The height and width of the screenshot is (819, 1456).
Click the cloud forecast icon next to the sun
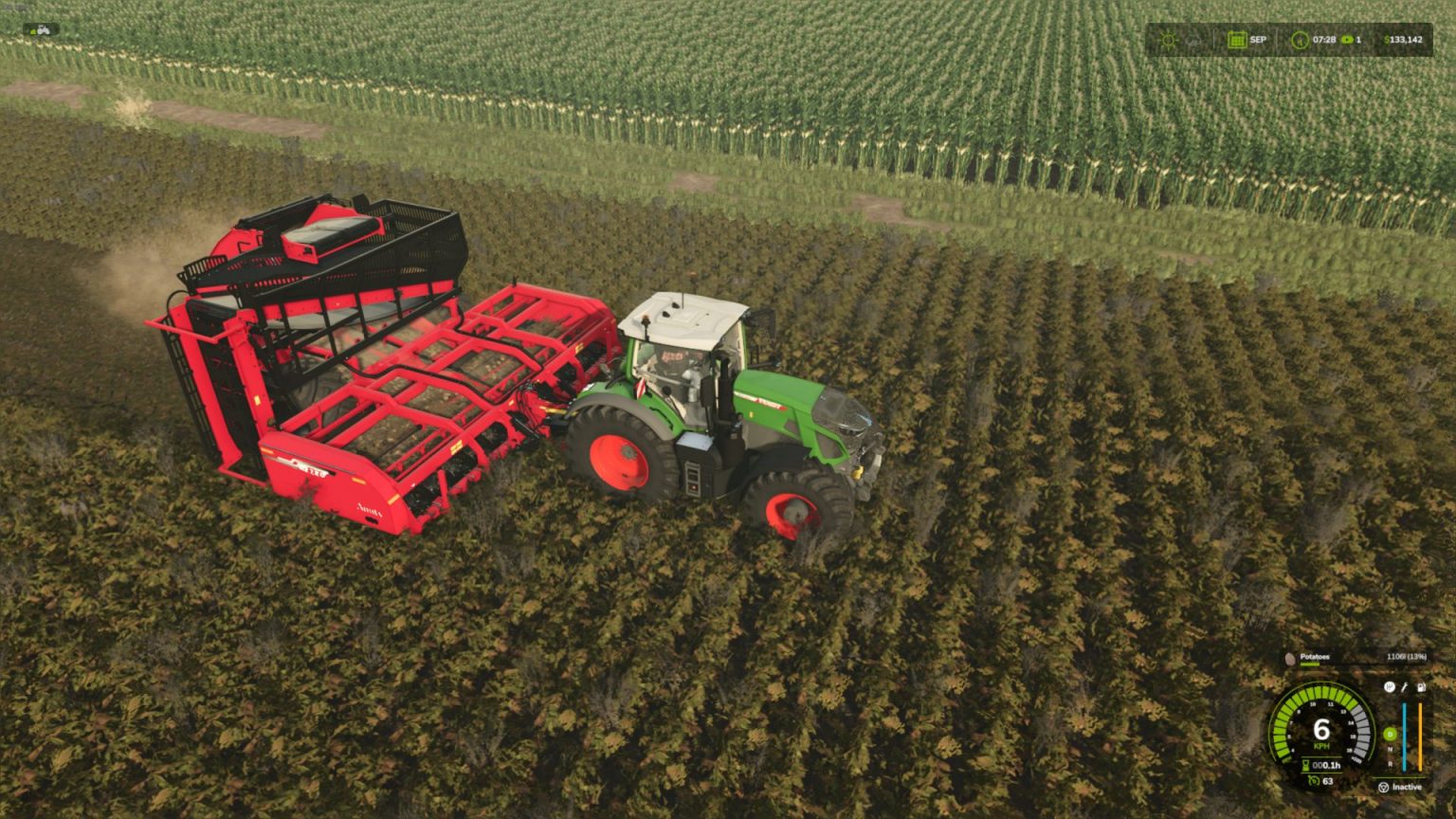(1192, 40)
